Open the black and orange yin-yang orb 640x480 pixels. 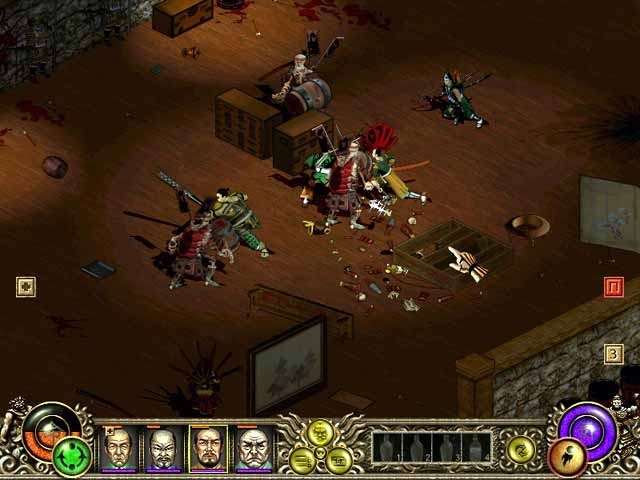(x=44, y=426)
